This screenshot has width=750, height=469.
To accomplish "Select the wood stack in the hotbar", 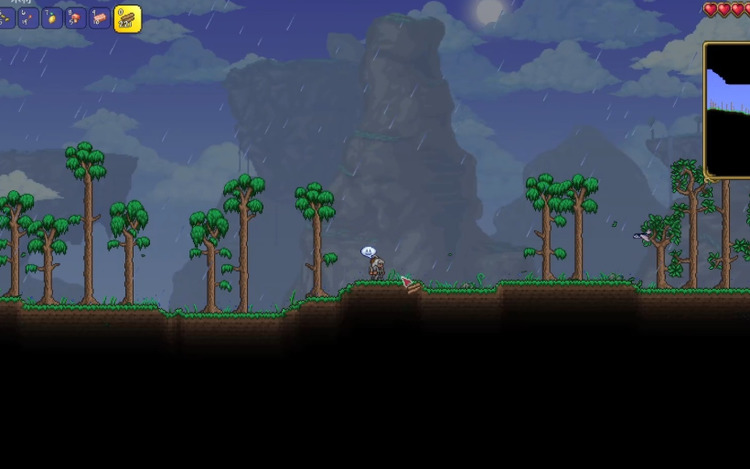I will (x=127, y=18).
